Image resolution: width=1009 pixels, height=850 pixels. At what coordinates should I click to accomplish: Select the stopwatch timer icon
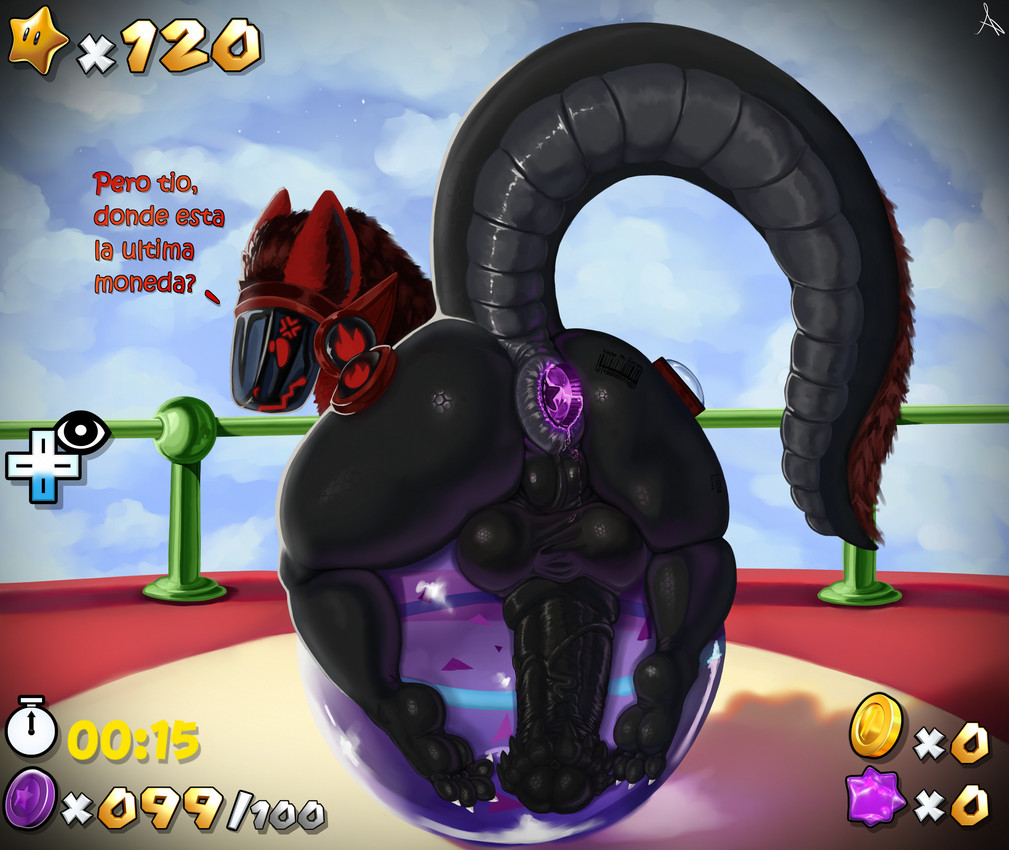[x=32, y=729]
